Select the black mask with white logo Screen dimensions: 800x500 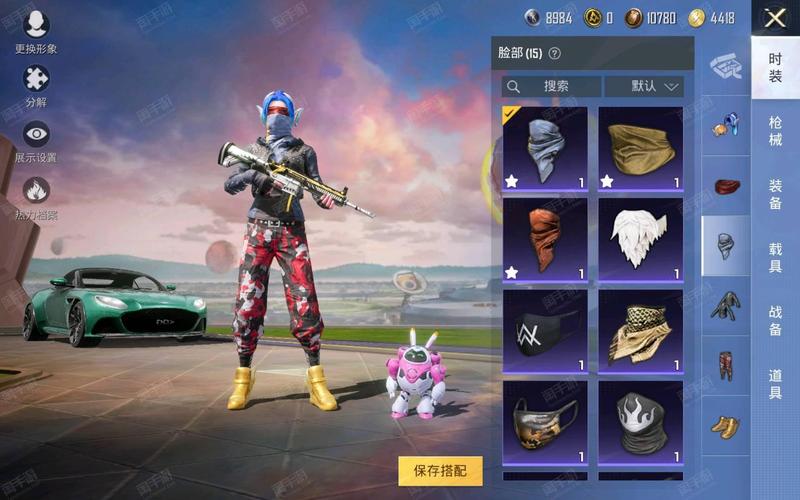[x=544, y=330]
